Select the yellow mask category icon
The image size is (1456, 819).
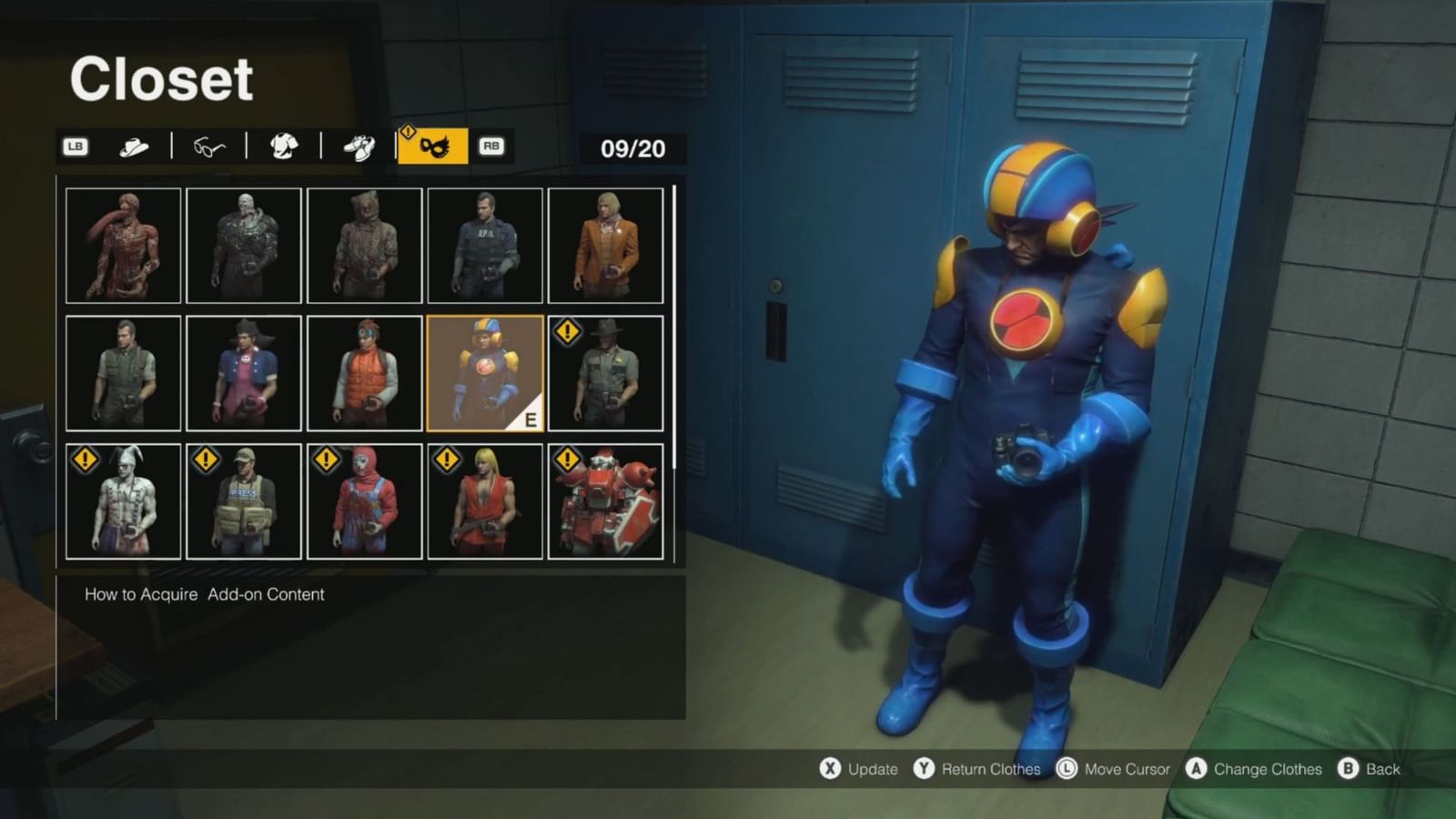(x=436, y=146)
